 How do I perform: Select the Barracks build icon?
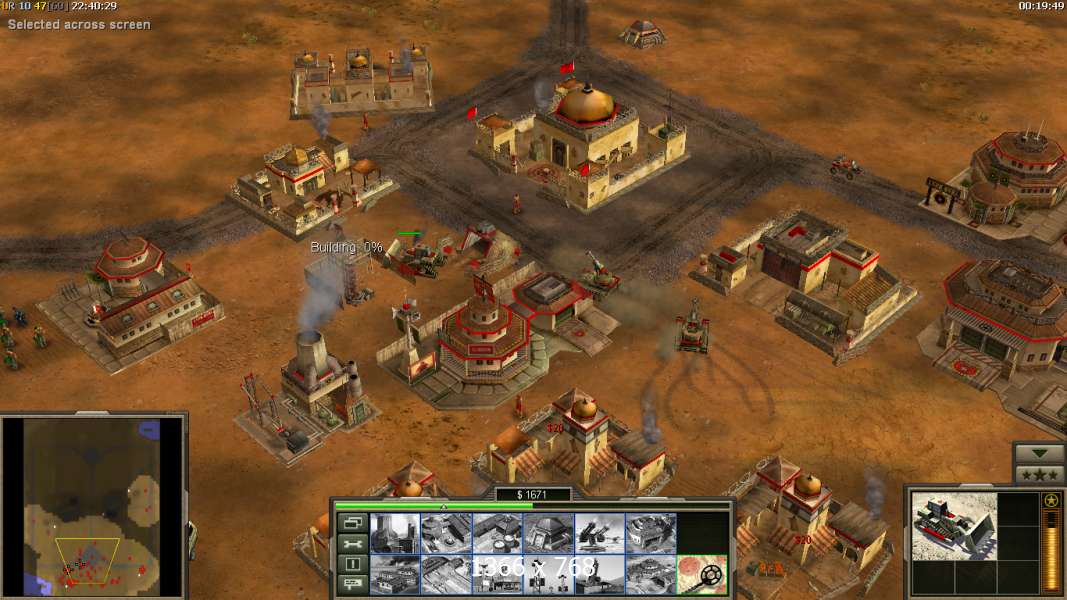coord(447,534)
